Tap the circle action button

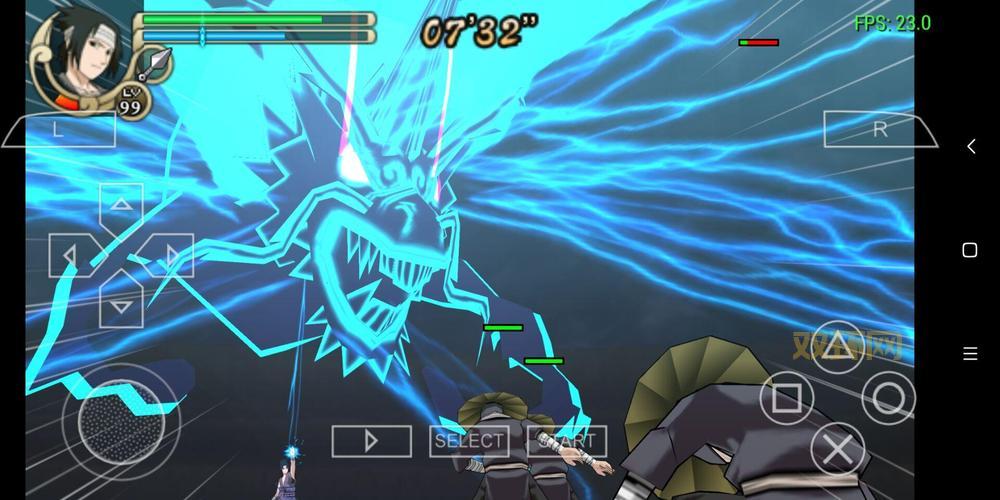point(888,398)
